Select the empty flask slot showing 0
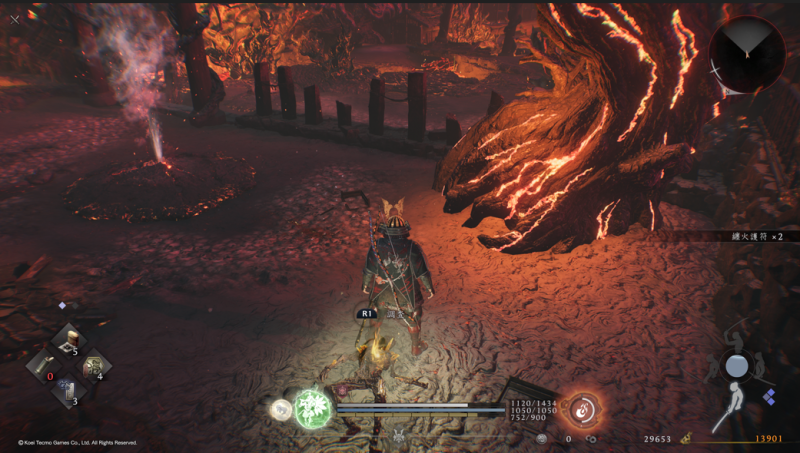 click(43, 365)
